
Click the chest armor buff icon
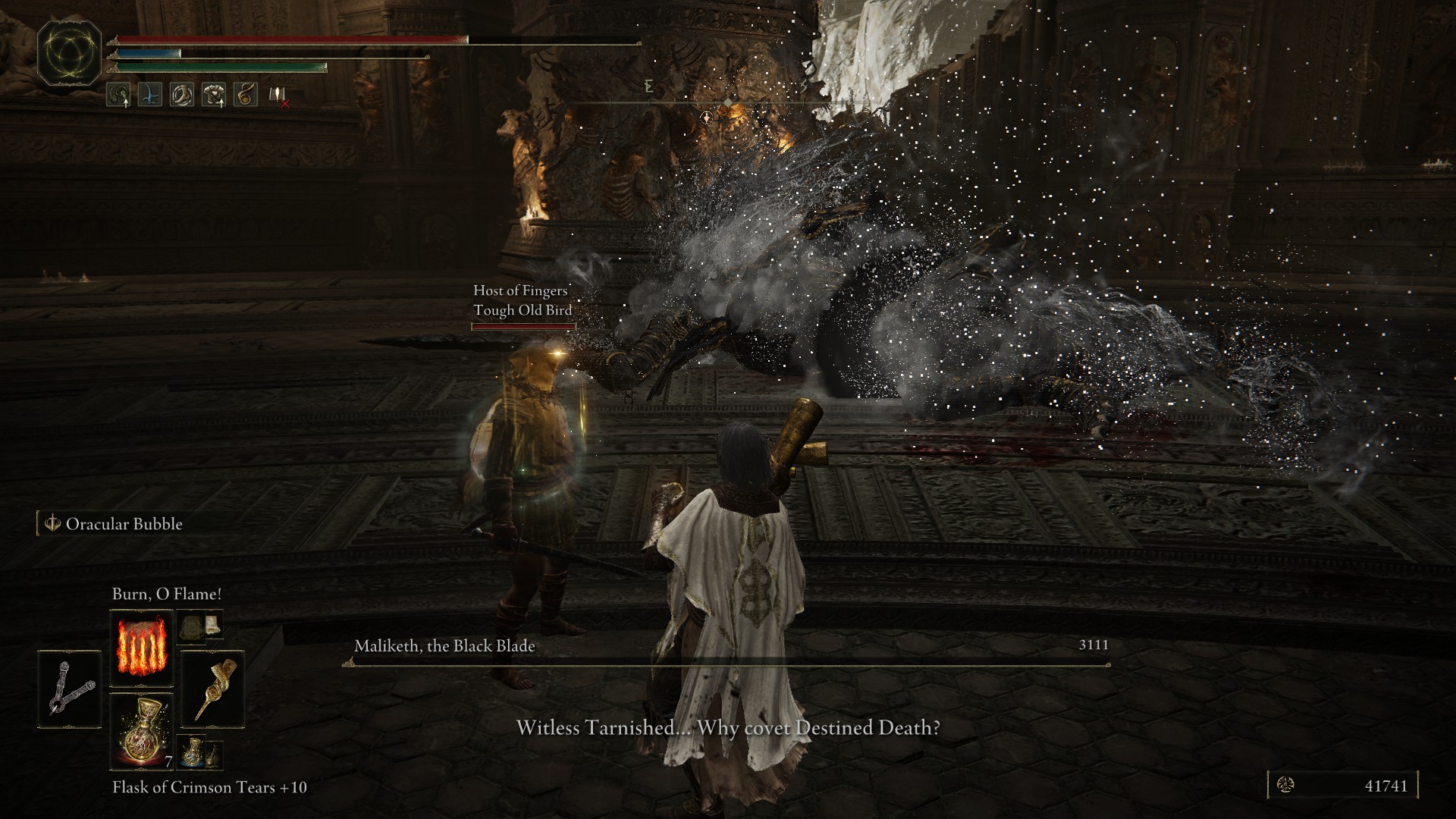pos(213,95)
